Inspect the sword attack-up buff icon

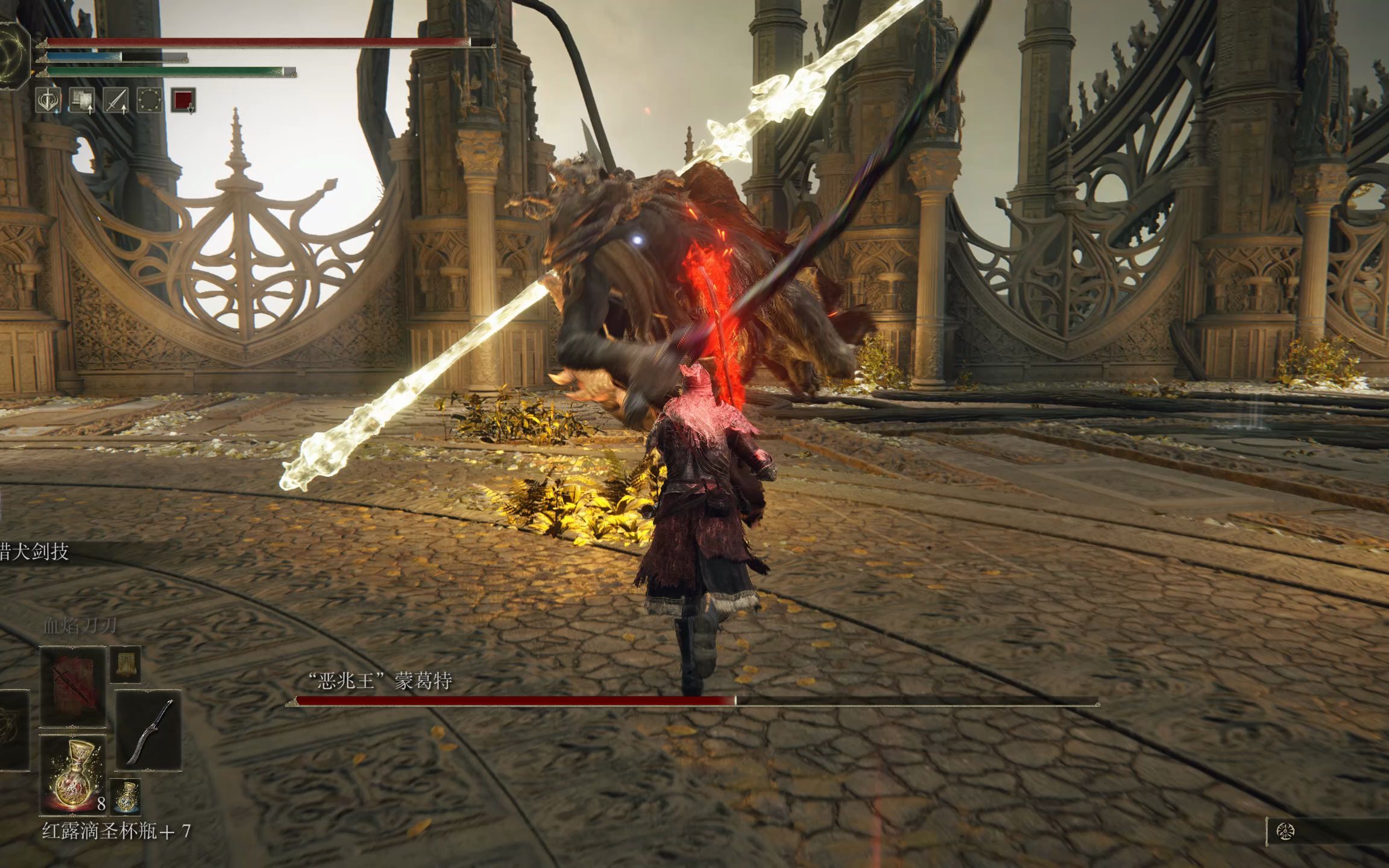(116, 100)
